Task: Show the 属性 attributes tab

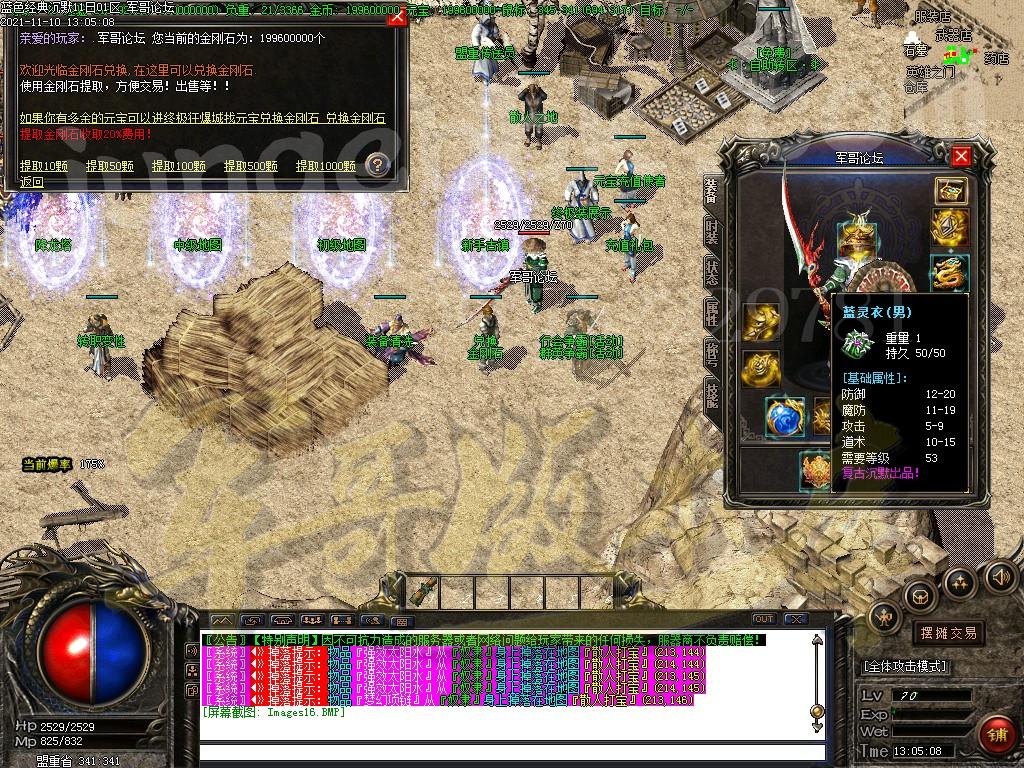Action: [x=711, y=312]
